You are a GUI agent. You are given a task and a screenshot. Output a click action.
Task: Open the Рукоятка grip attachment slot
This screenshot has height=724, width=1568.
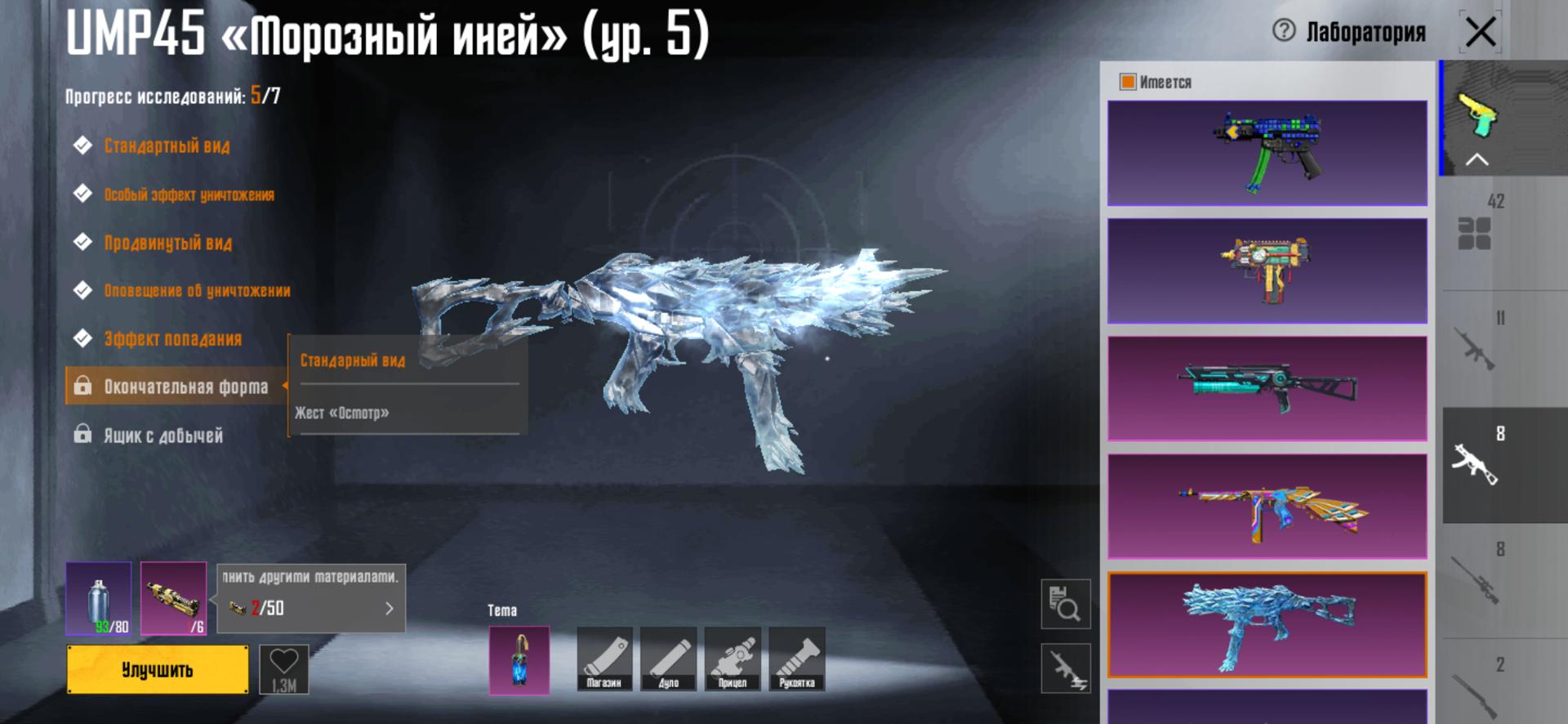click(x=796, y=659)
